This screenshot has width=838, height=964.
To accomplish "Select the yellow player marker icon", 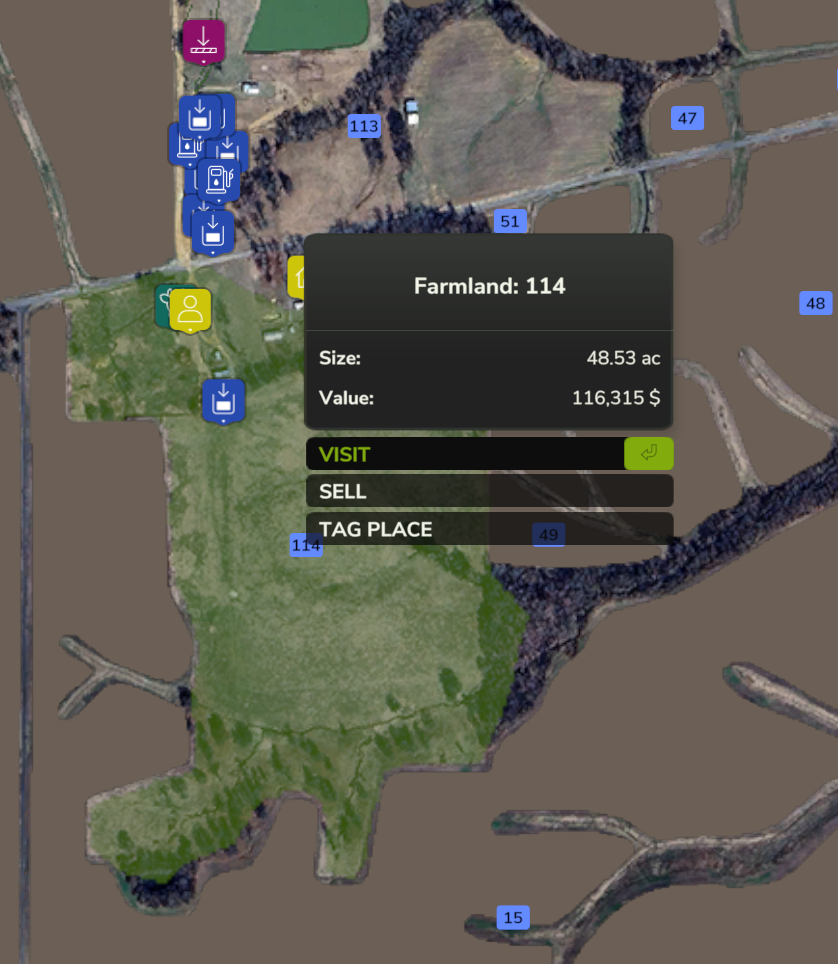I will (x=190, y=309).
